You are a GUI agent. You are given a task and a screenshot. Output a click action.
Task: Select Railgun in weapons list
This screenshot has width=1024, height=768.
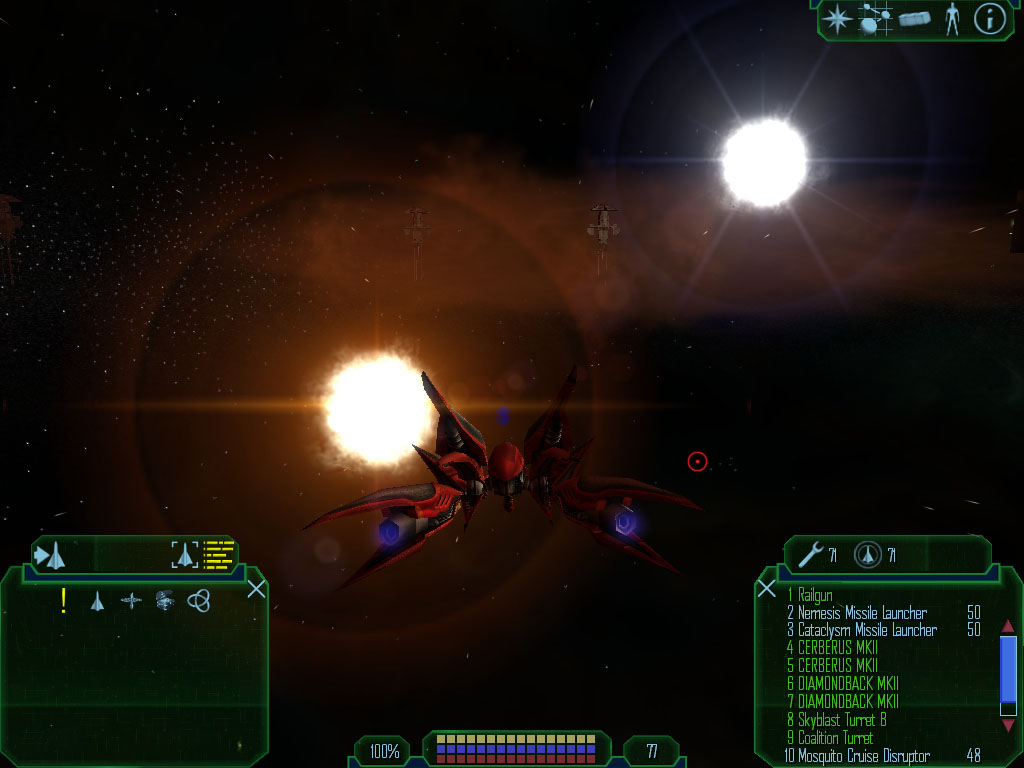click(x=815, y=595)
